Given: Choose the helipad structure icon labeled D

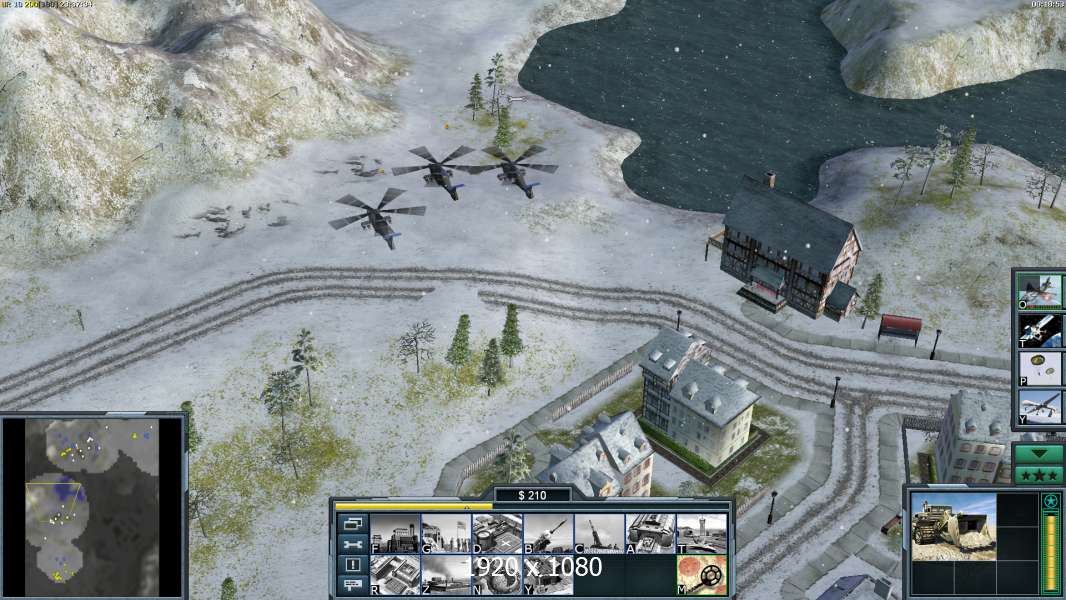Looking at the screenshot, I should tap(497, 534).
